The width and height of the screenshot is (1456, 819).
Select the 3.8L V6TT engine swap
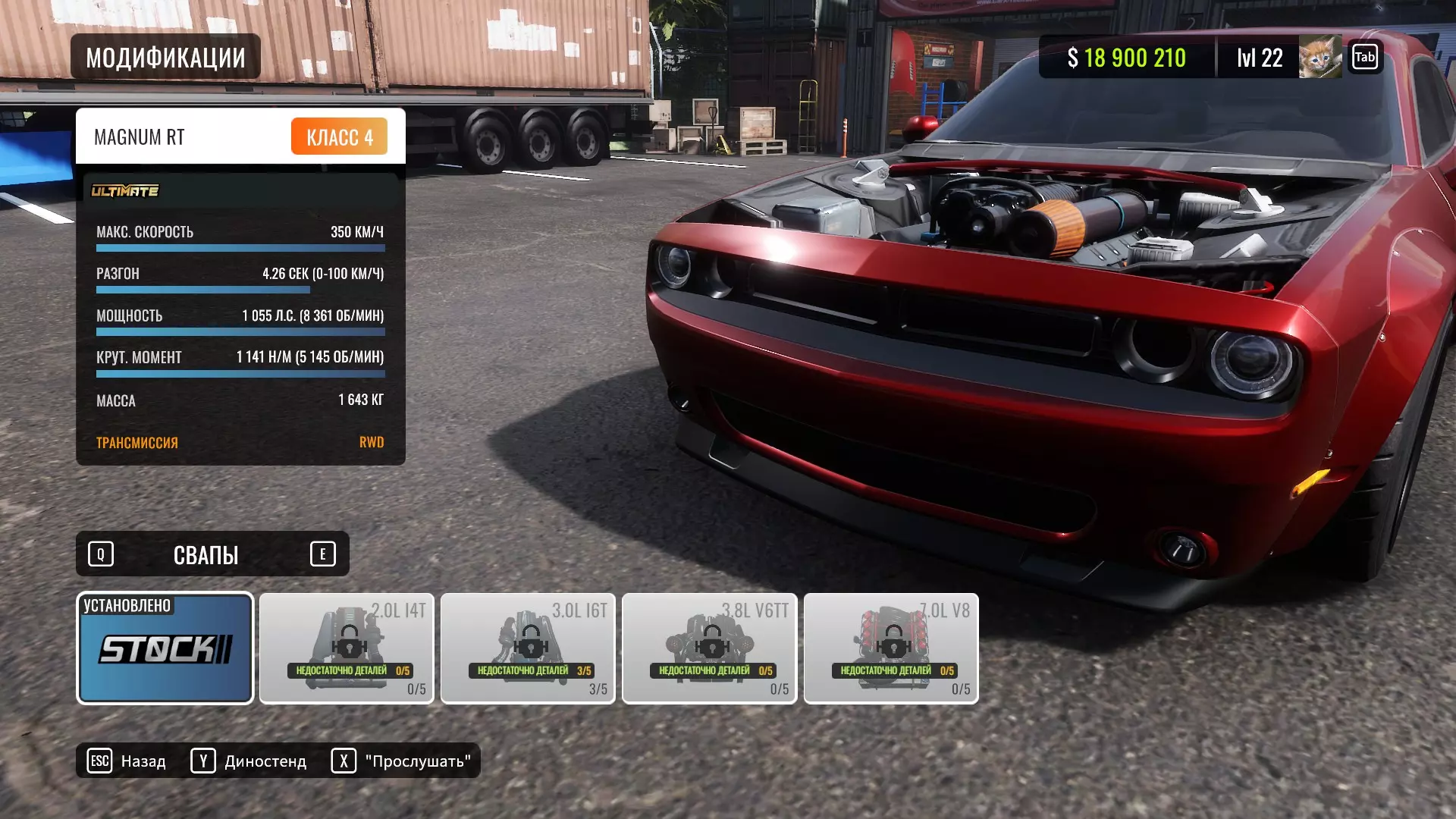tap(709, 648)
